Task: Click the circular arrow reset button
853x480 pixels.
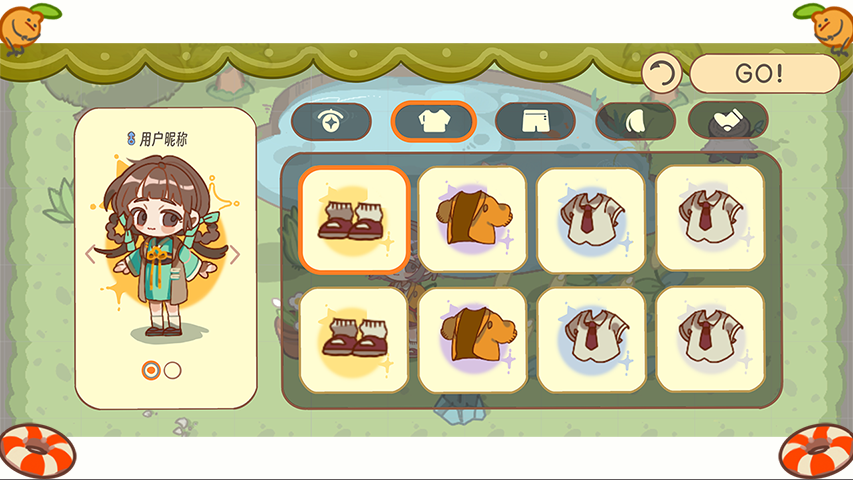Action: coord(662,74)
